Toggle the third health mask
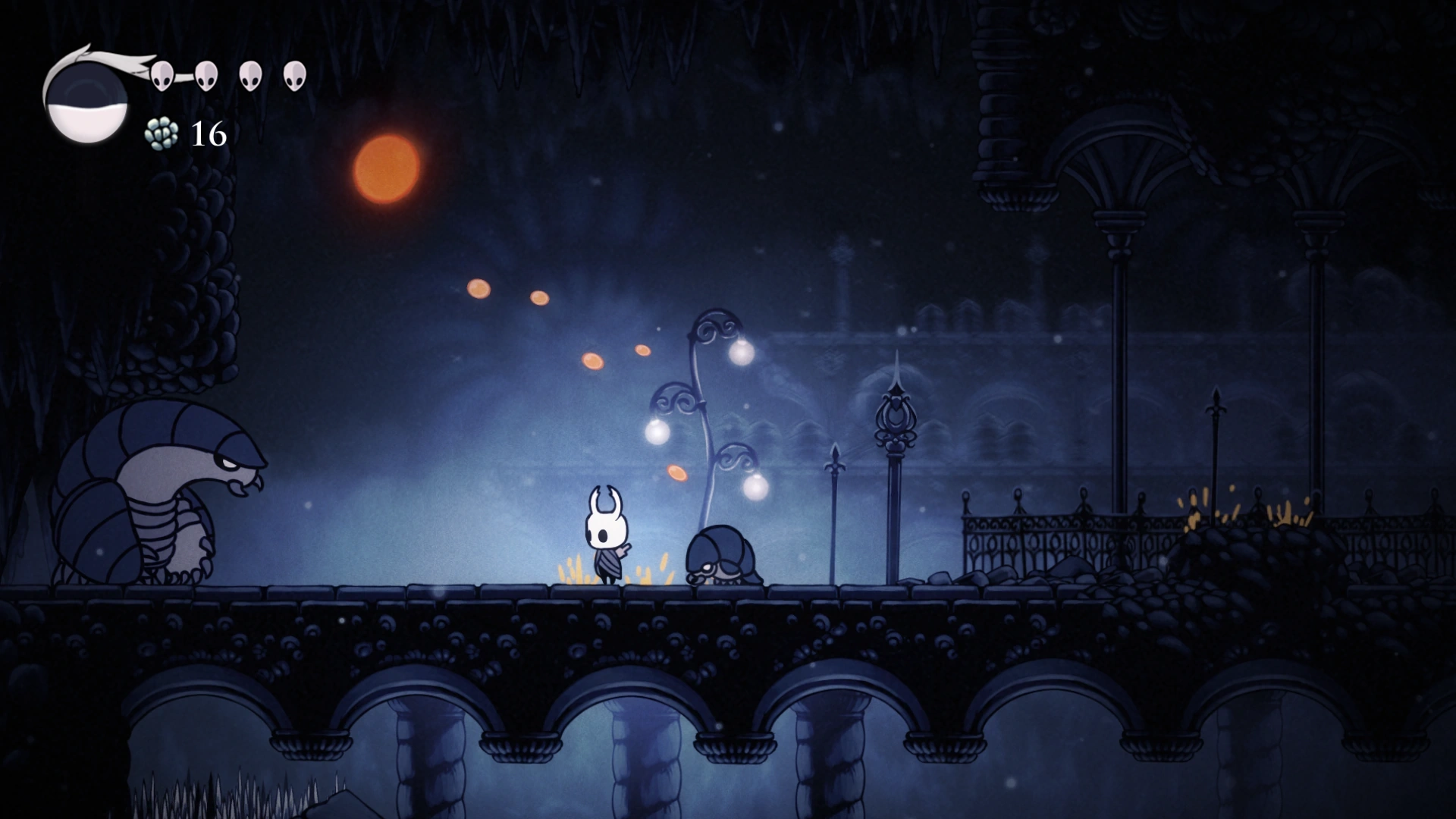 coord(250,75)
